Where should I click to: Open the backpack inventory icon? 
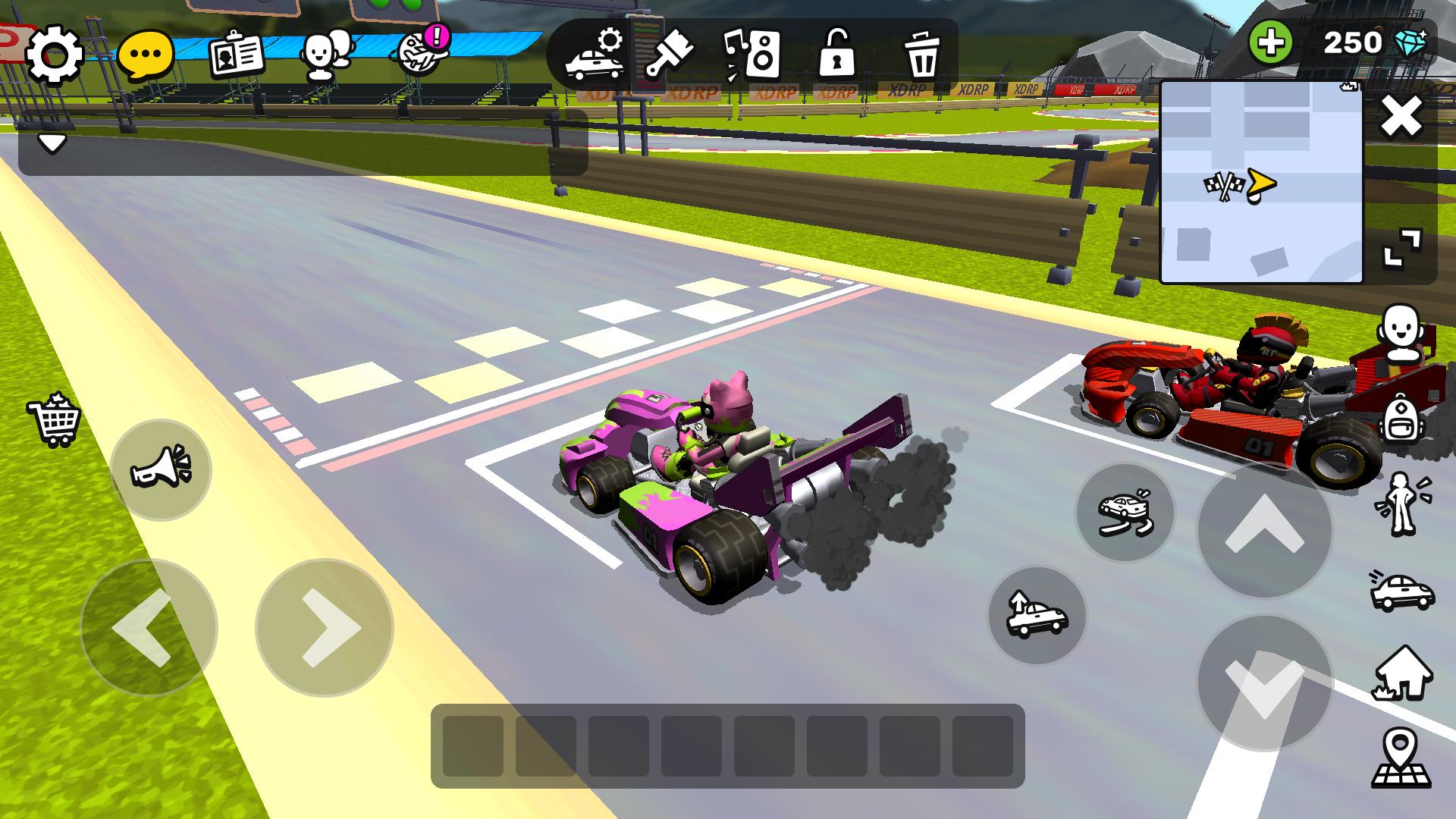pos(1401,419)
